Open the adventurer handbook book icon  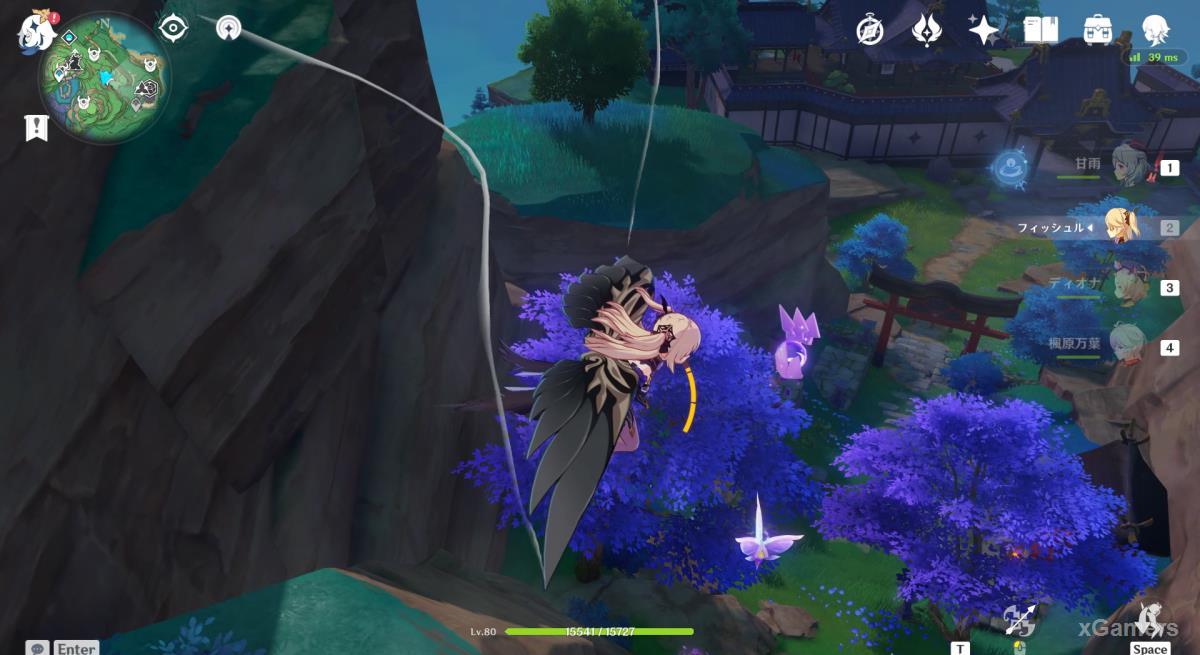pos(1041,31)
